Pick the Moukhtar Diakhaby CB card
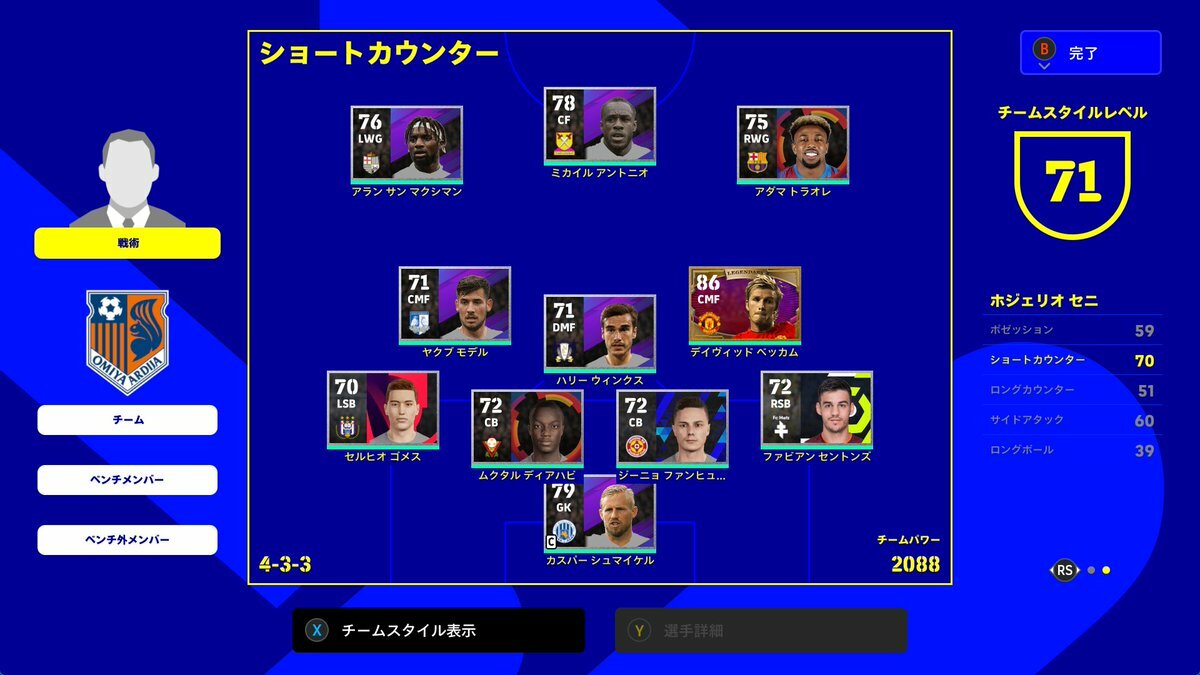Image resolution: width=1200 pixels, height=675 pixels. tap(527, 428)
